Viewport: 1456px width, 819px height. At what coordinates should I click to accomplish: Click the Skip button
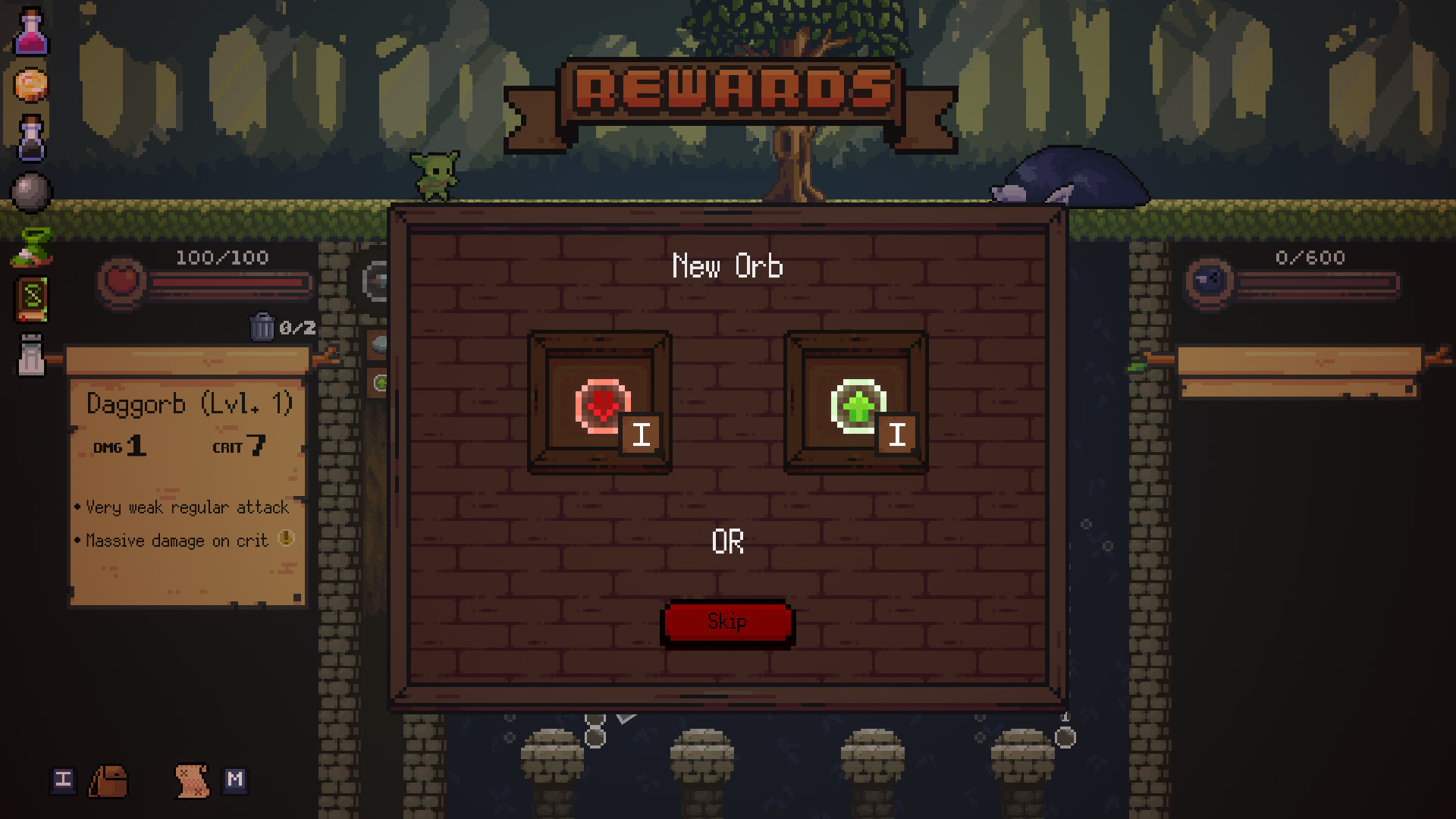point(726,622)
